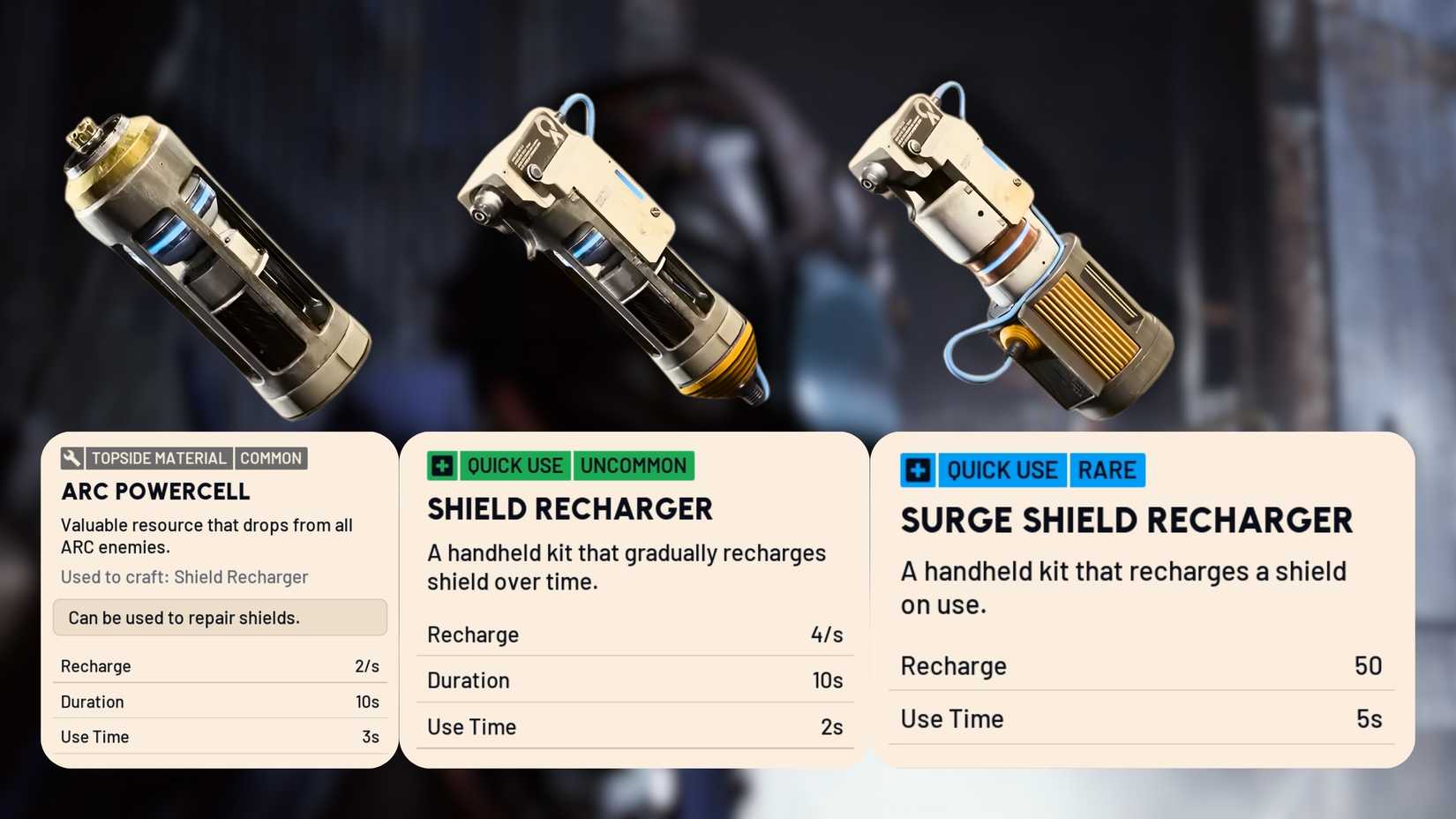This screenshot has width=1456, height=819.
Task: Toggle the RARE rarity badge
Action: tap(1108, 470)
